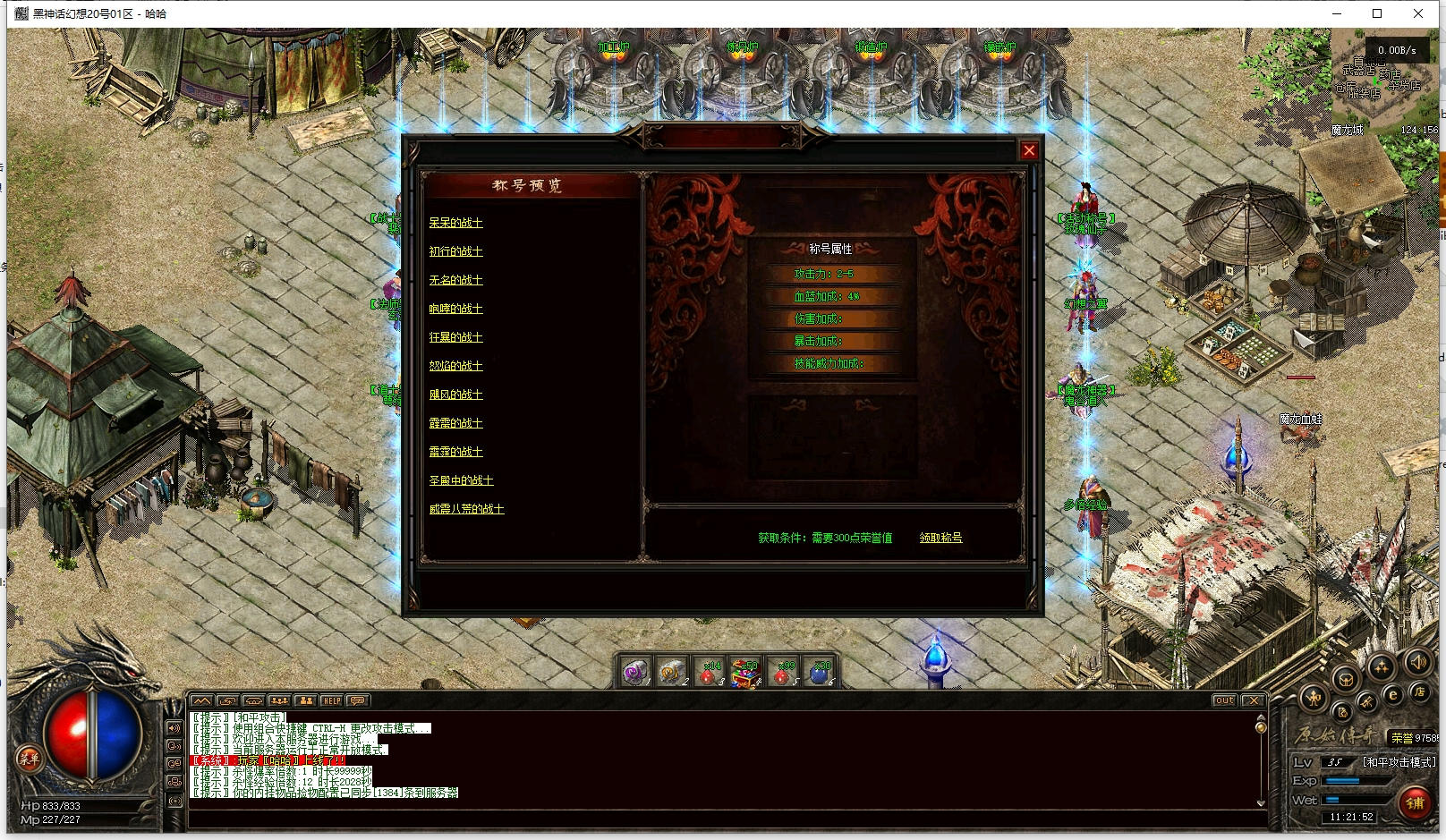Click the out button on chat panel
This screenshot has width=1446, height=840.
click(1224, 700)
